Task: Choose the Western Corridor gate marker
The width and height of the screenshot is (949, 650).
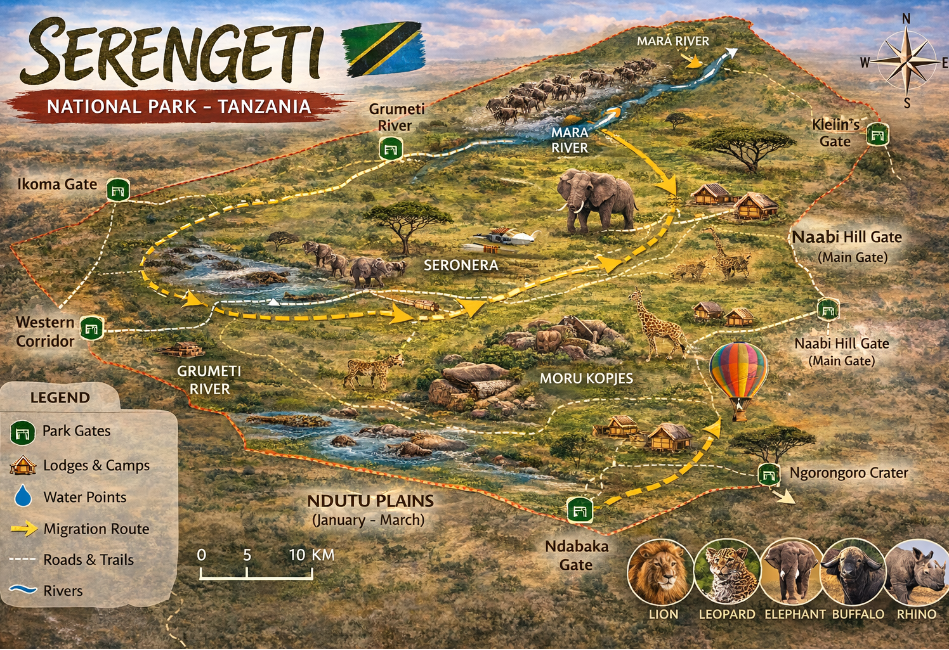Action: (92, 327)
